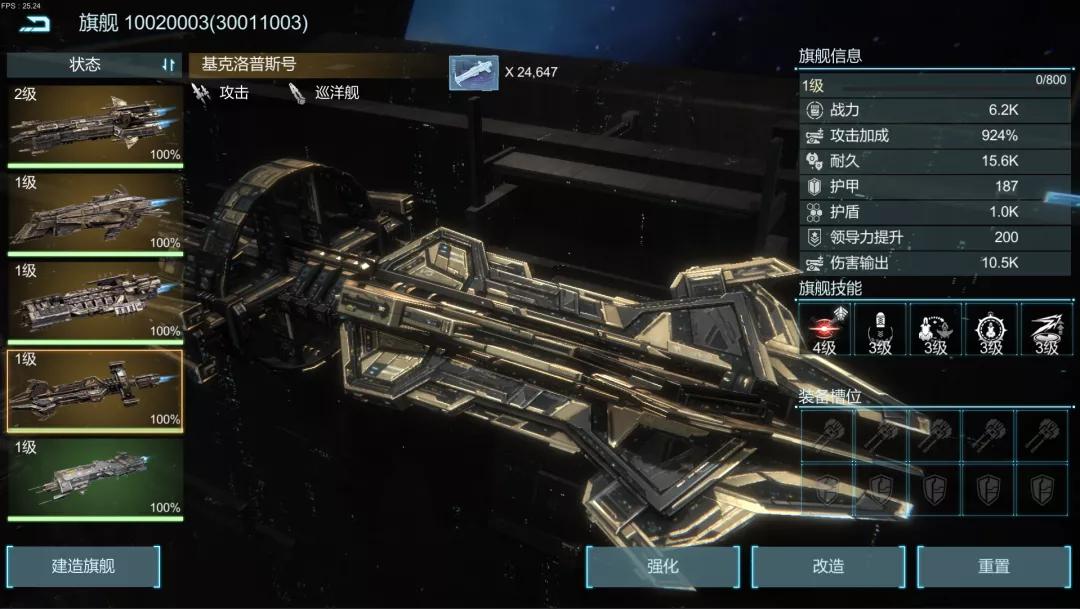Inspect the ship blueprint resource icon

473,72
